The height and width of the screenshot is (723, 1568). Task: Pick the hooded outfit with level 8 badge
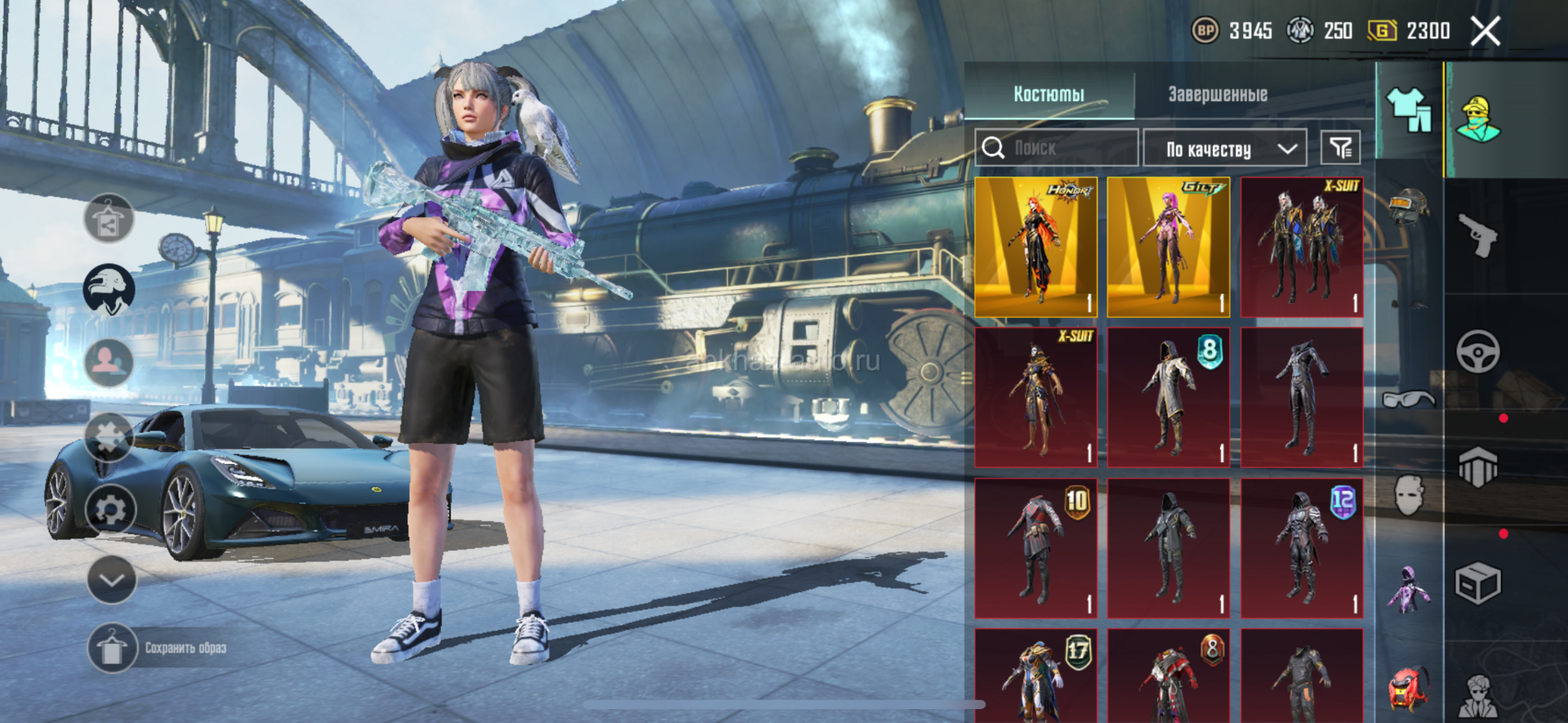tap(1169, 398)
